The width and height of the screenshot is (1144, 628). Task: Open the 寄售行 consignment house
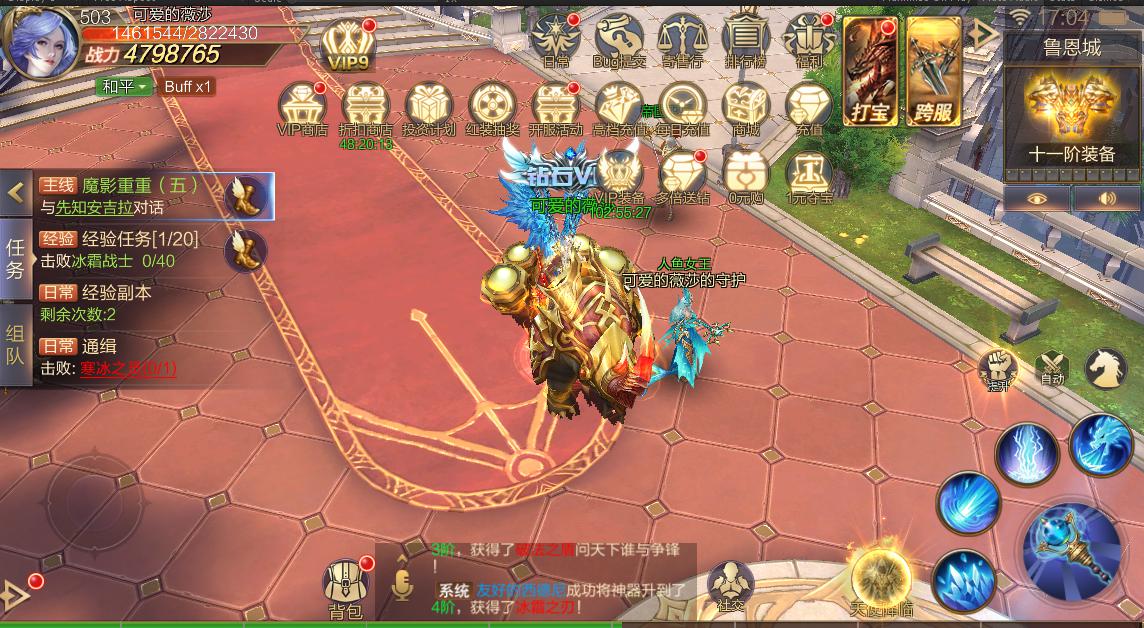tap(682, 39)
